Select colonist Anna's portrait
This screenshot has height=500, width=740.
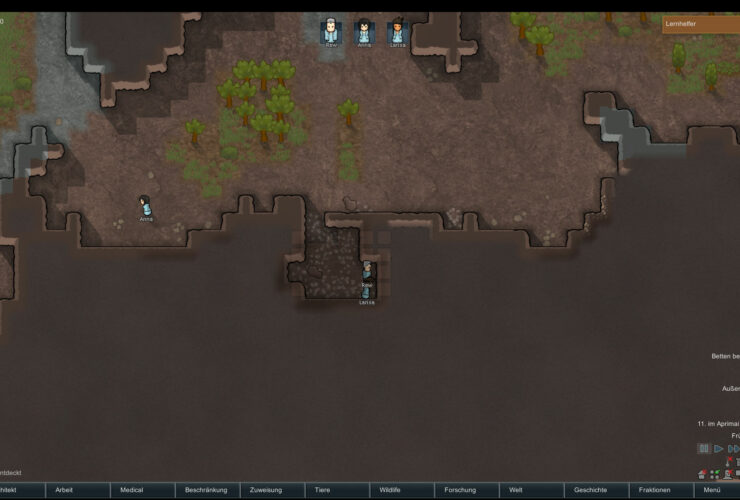click(364, 31)
